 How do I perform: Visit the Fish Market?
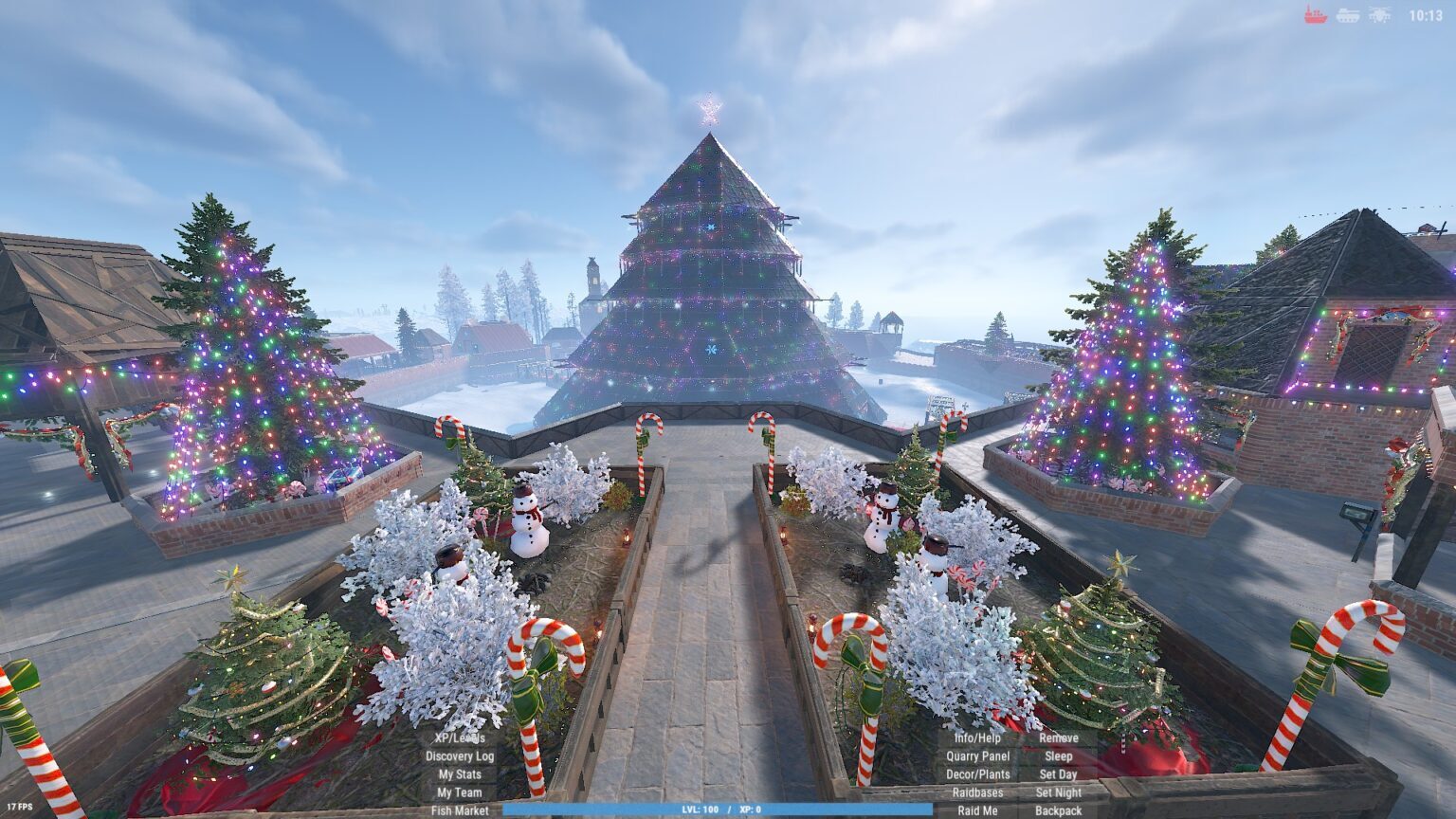[460, 810]
